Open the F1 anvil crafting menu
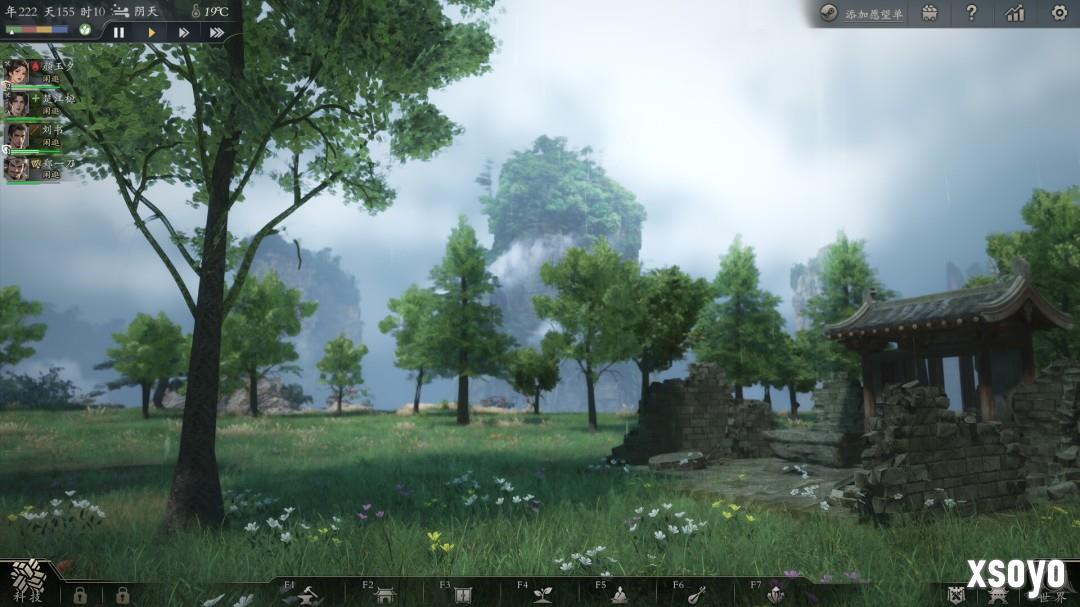Image resolution: width=1080 pixels, height=607 pixels. click(304, 595)
